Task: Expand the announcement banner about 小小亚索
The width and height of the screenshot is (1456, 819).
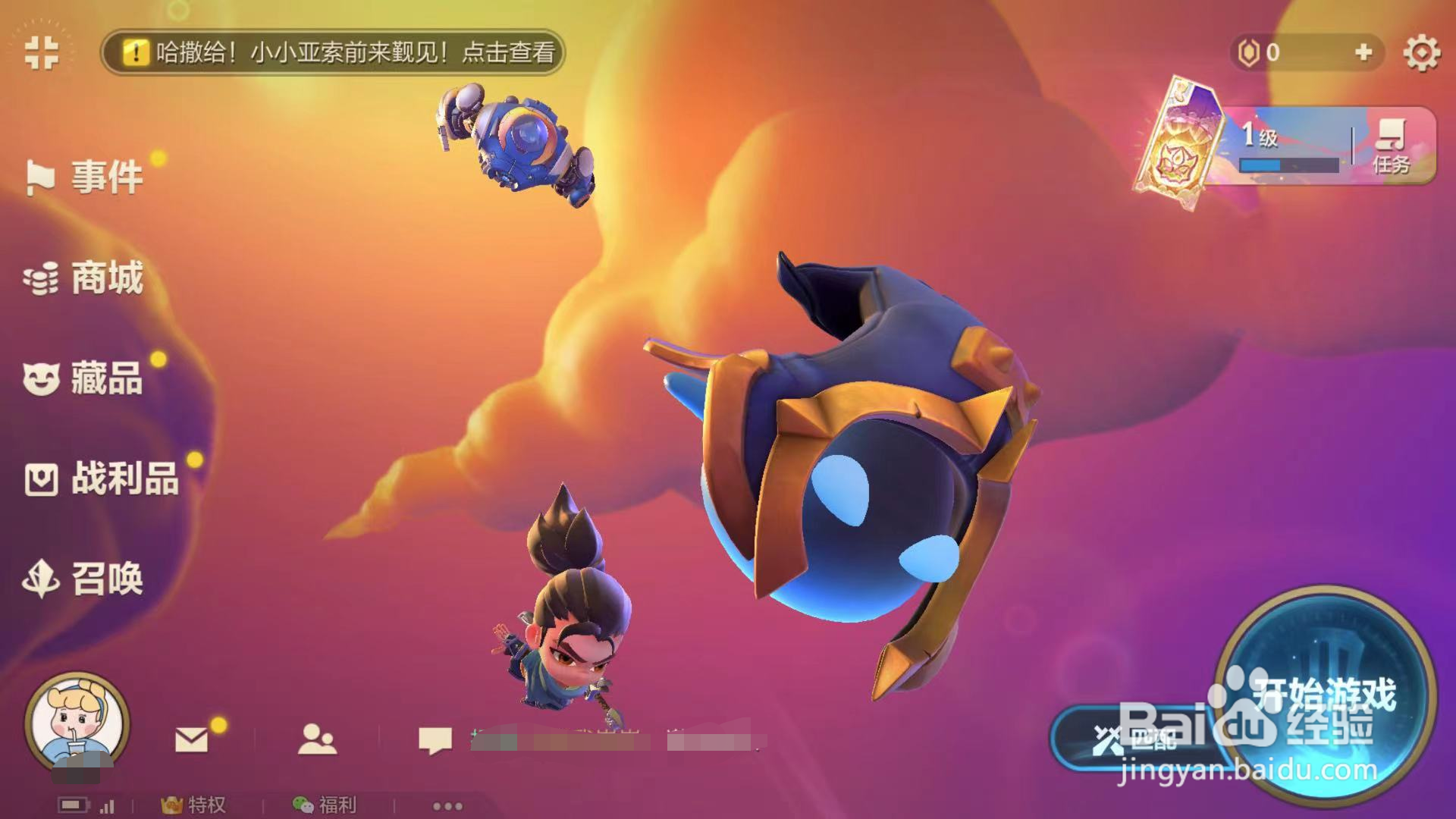Action: tap(334, 54)
